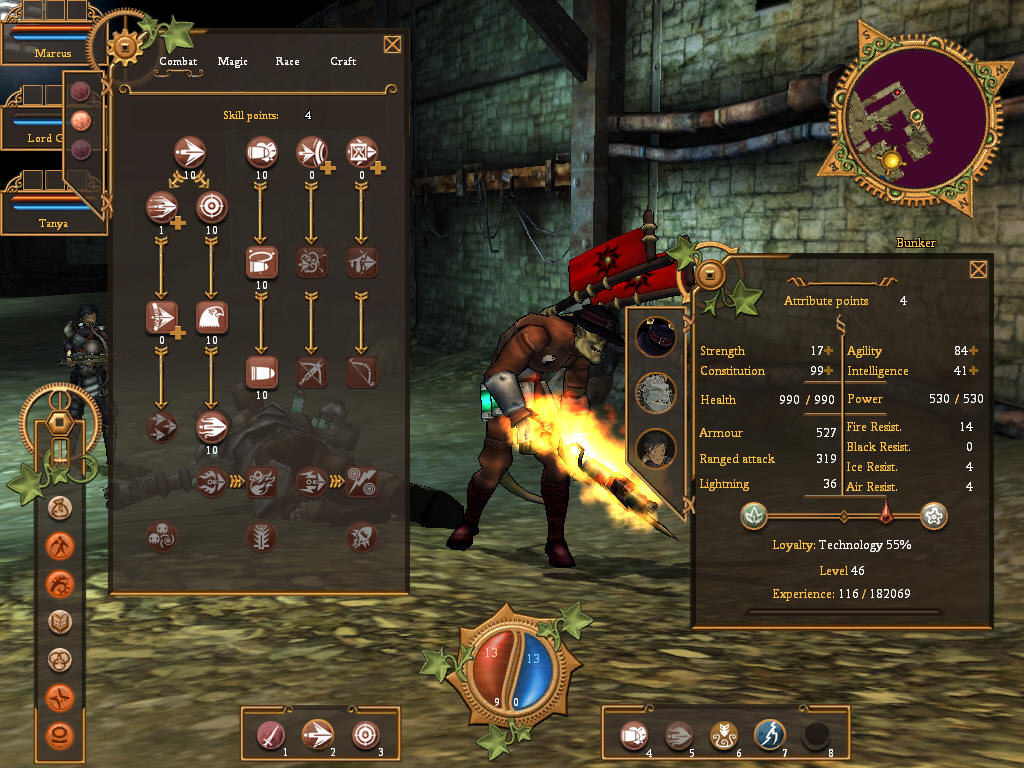1024x768 pixels.
Task: Select the Craft skill tab
Action: (343, 62)
